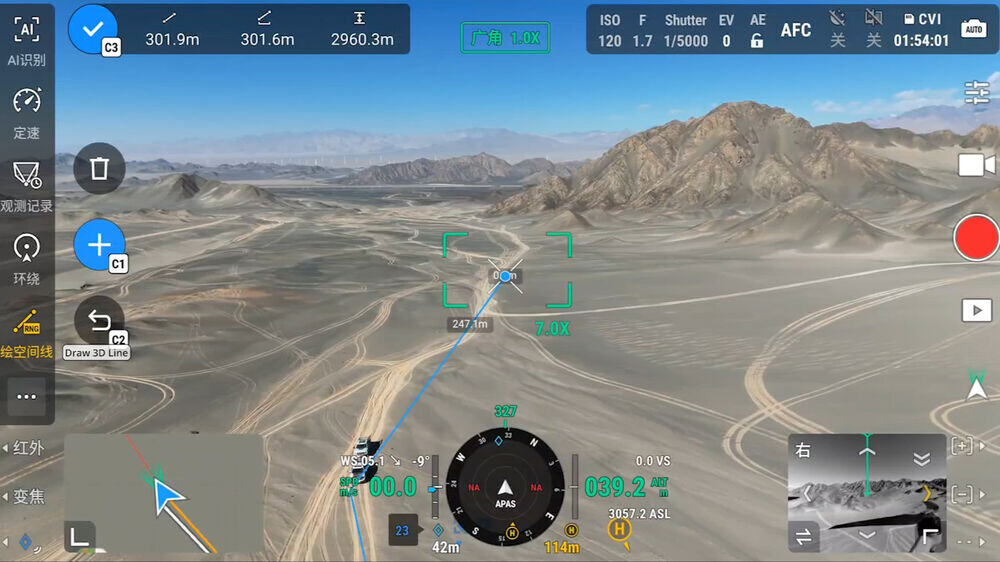Open the AI识别 recognition tool
Viewport: 1000px width, 562px height.
click(x=27, y=40)
